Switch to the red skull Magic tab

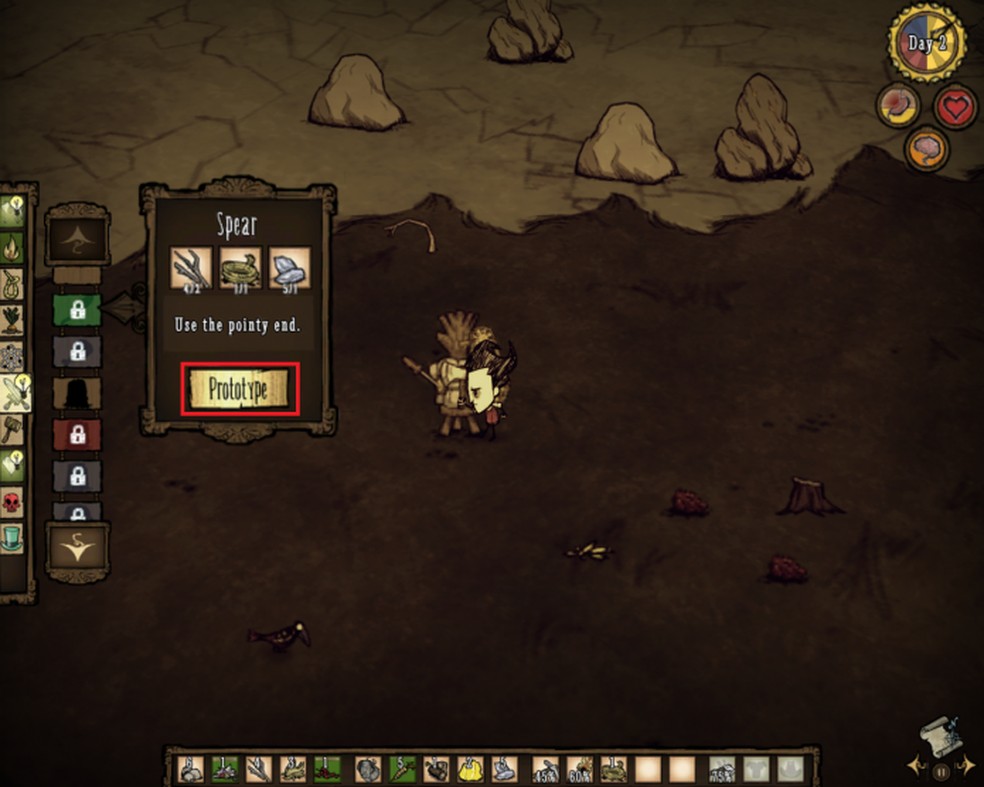[14, 501]
